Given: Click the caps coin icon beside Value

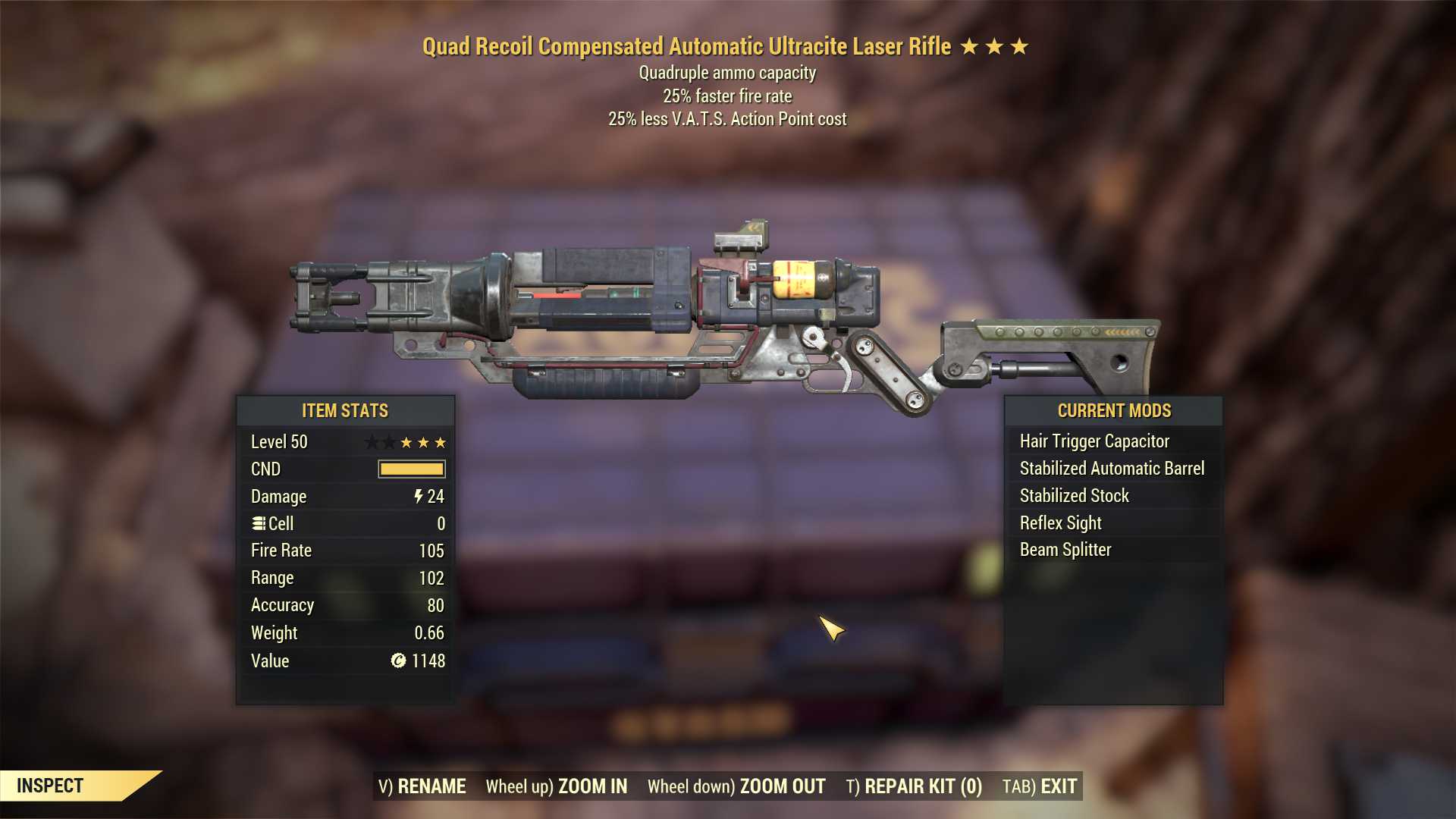Looking at the screenshot, I should coord(397,661).
